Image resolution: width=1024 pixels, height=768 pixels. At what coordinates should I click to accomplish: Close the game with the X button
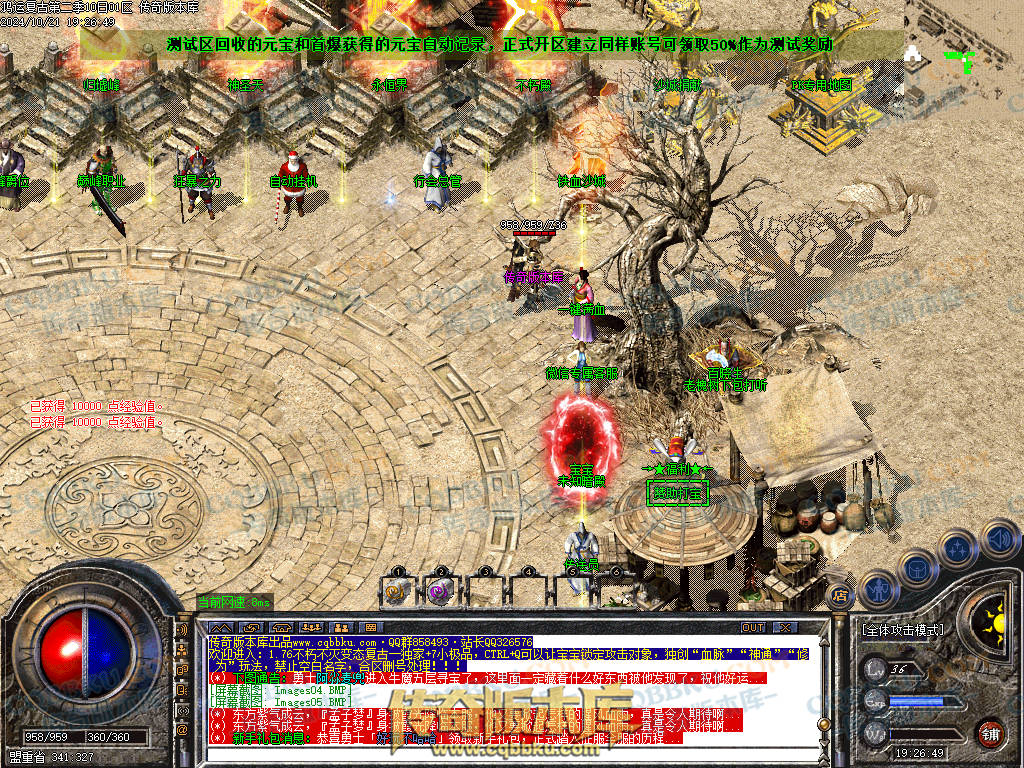pos(785,628)
